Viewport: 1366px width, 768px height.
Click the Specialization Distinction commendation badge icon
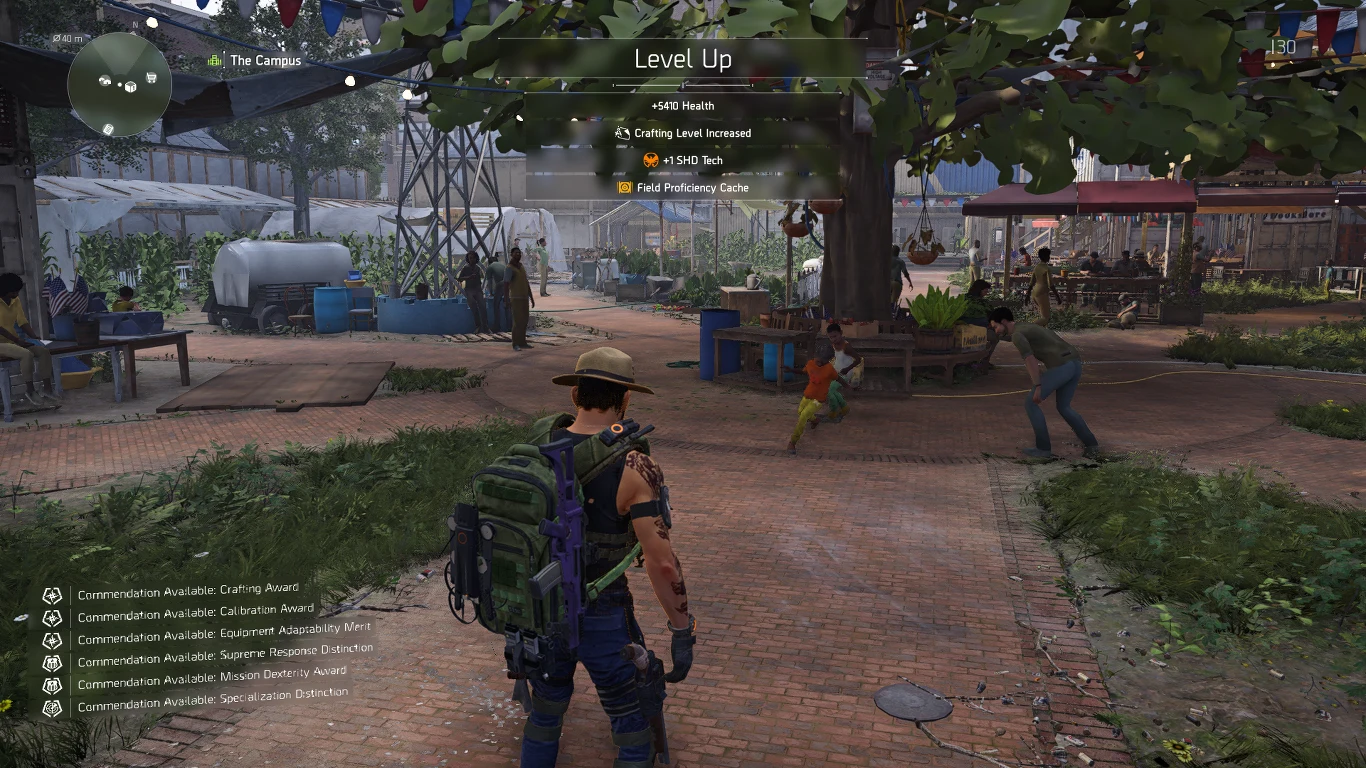click(x=52, y=706)
